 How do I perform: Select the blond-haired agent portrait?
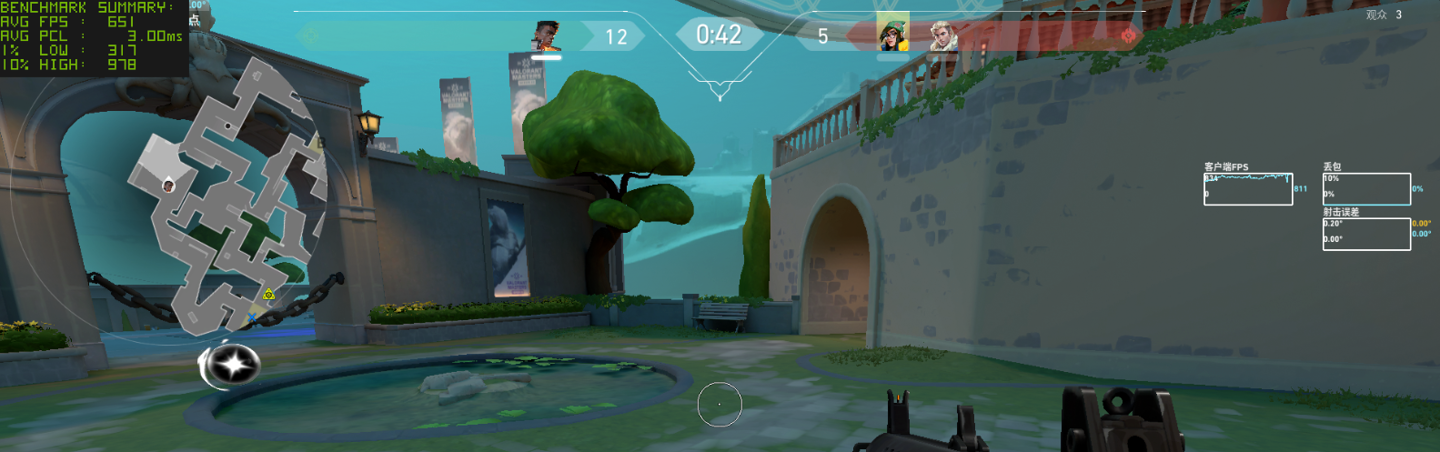[943, 36]
